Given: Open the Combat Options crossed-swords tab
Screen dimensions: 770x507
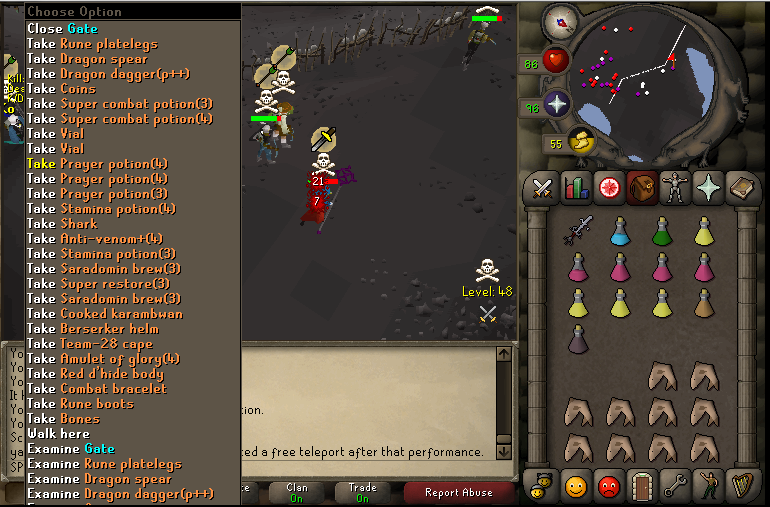Looking at the screenshot, I should click(542, 188).
